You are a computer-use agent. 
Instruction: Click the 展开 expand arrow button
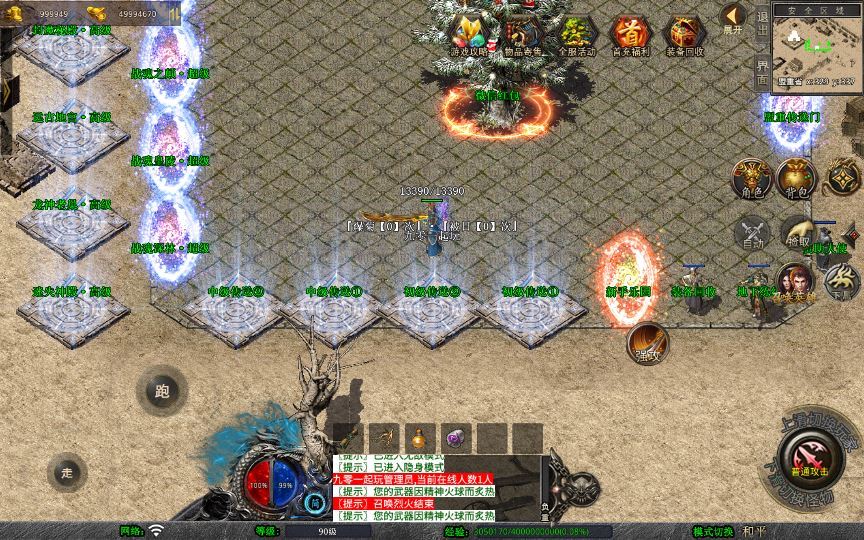733,19
